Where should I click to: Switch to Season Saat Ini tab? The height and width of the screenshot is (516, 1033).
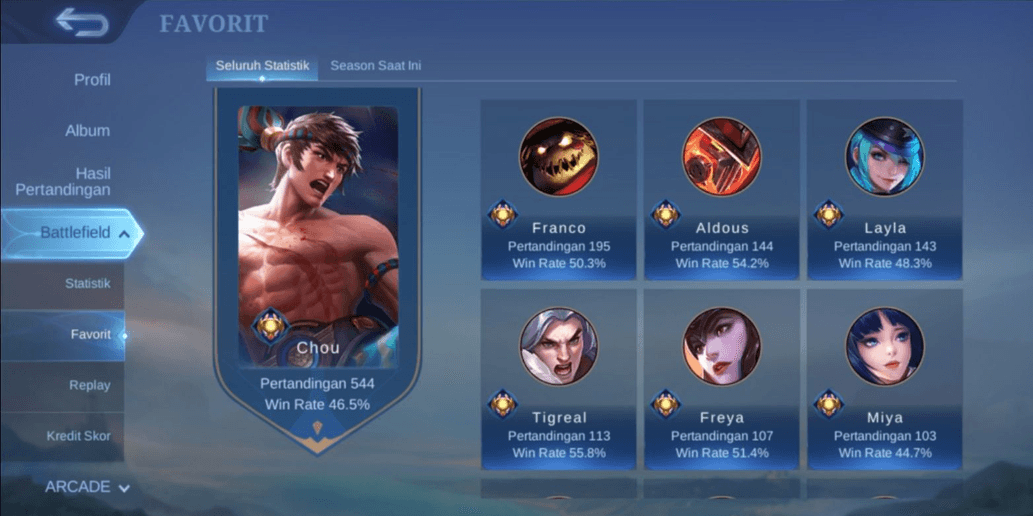[376, 66]
